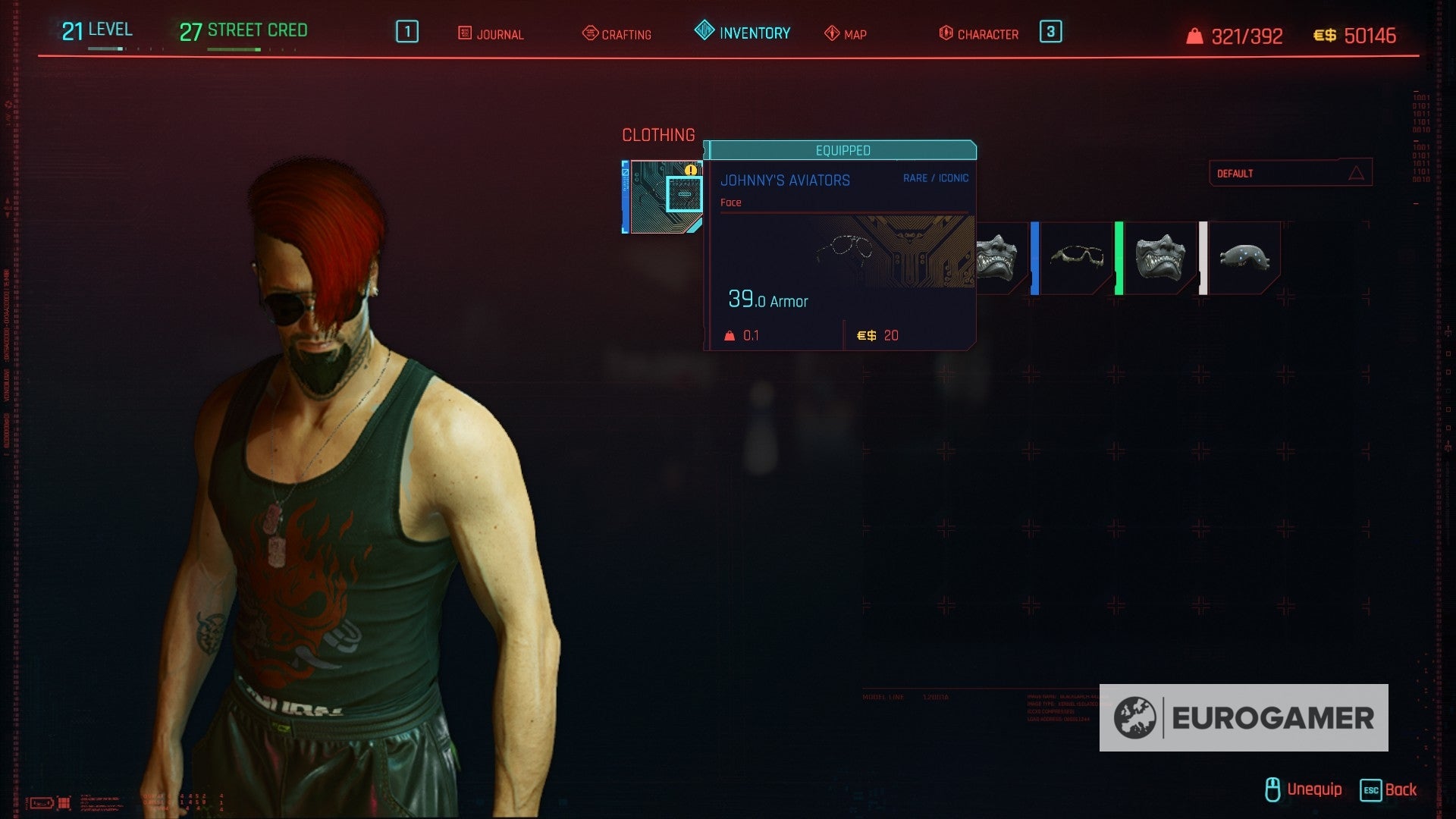Open the Journal tab icon

pyautogui.click(x=463, y=33)
